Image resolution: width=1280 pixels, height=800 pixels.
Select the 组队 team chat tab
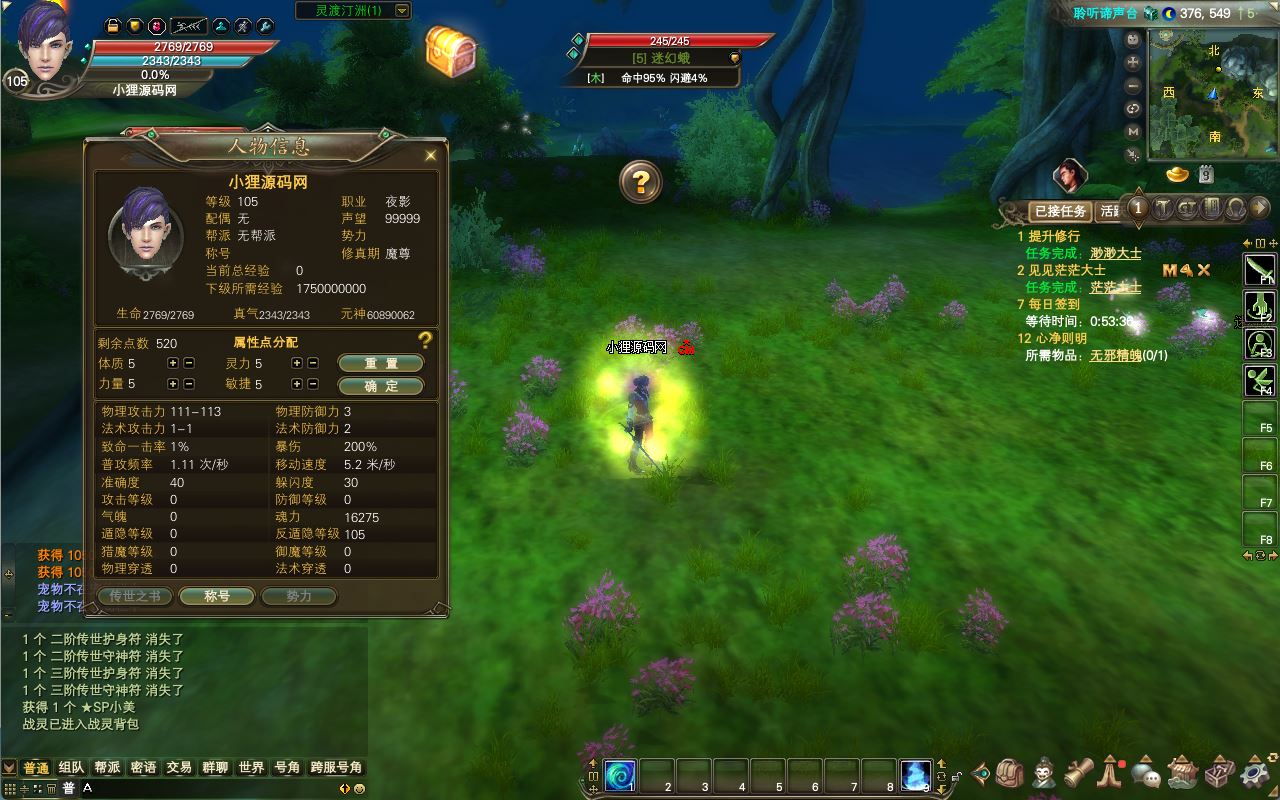[71, 768]
